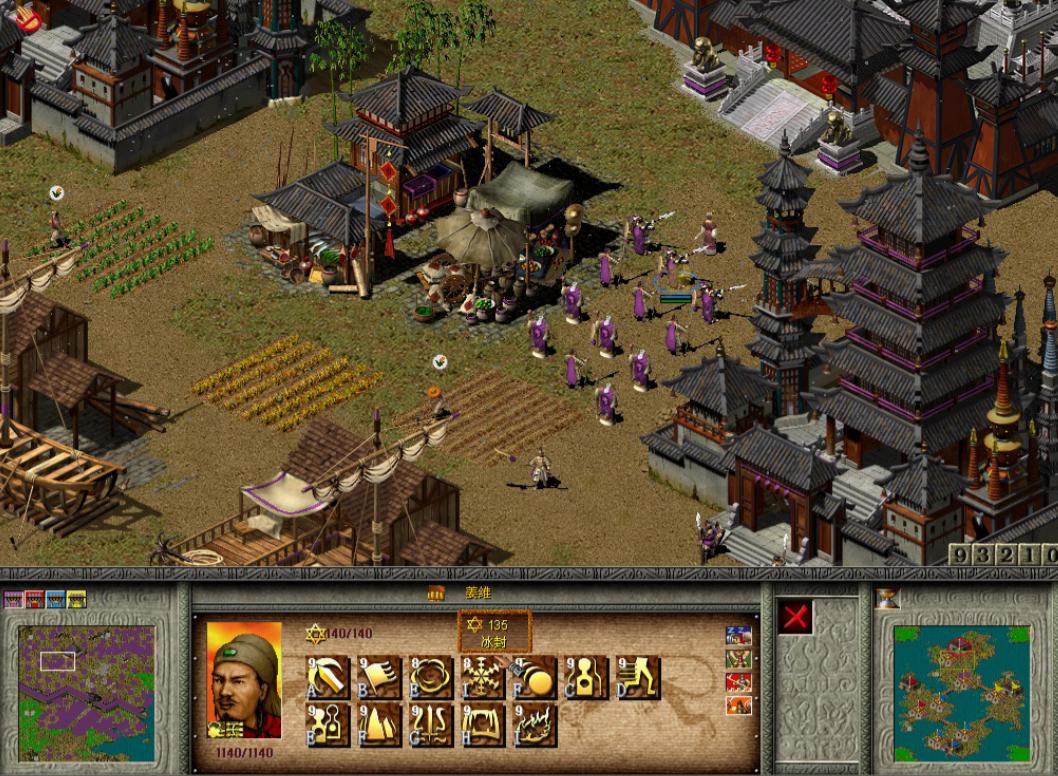Activate the mountain peaks skill icon

click(x=380, y=725)
